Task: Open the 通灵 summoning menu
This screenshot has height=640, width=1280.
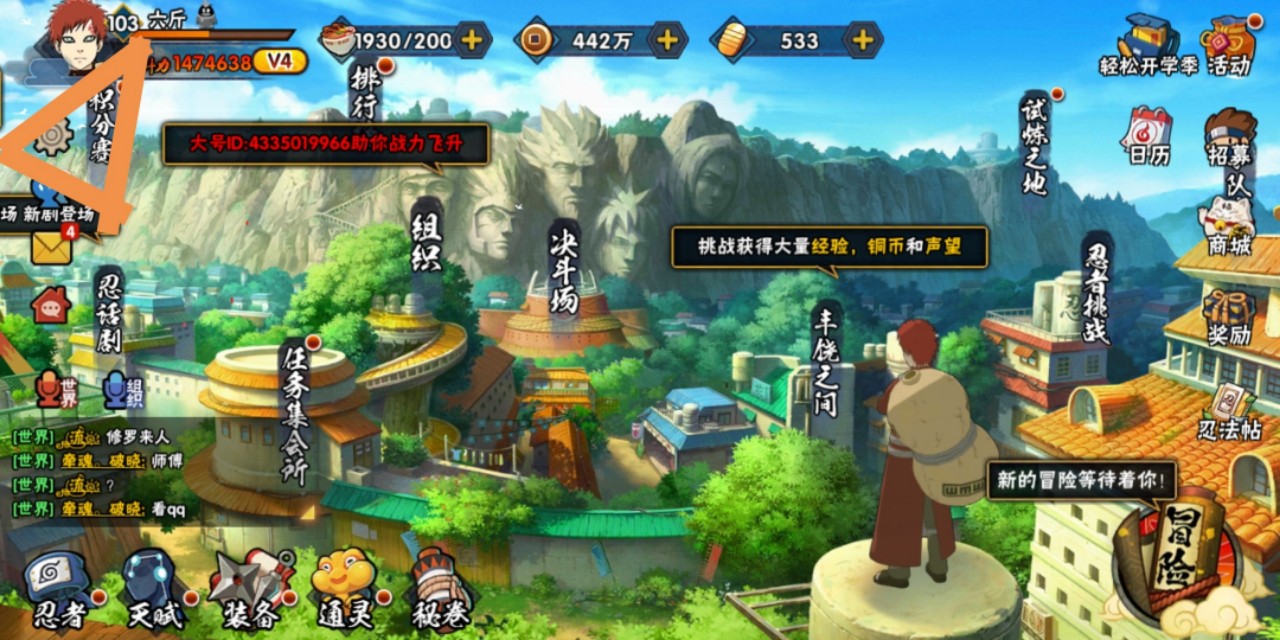Action: tap(343, 590)
